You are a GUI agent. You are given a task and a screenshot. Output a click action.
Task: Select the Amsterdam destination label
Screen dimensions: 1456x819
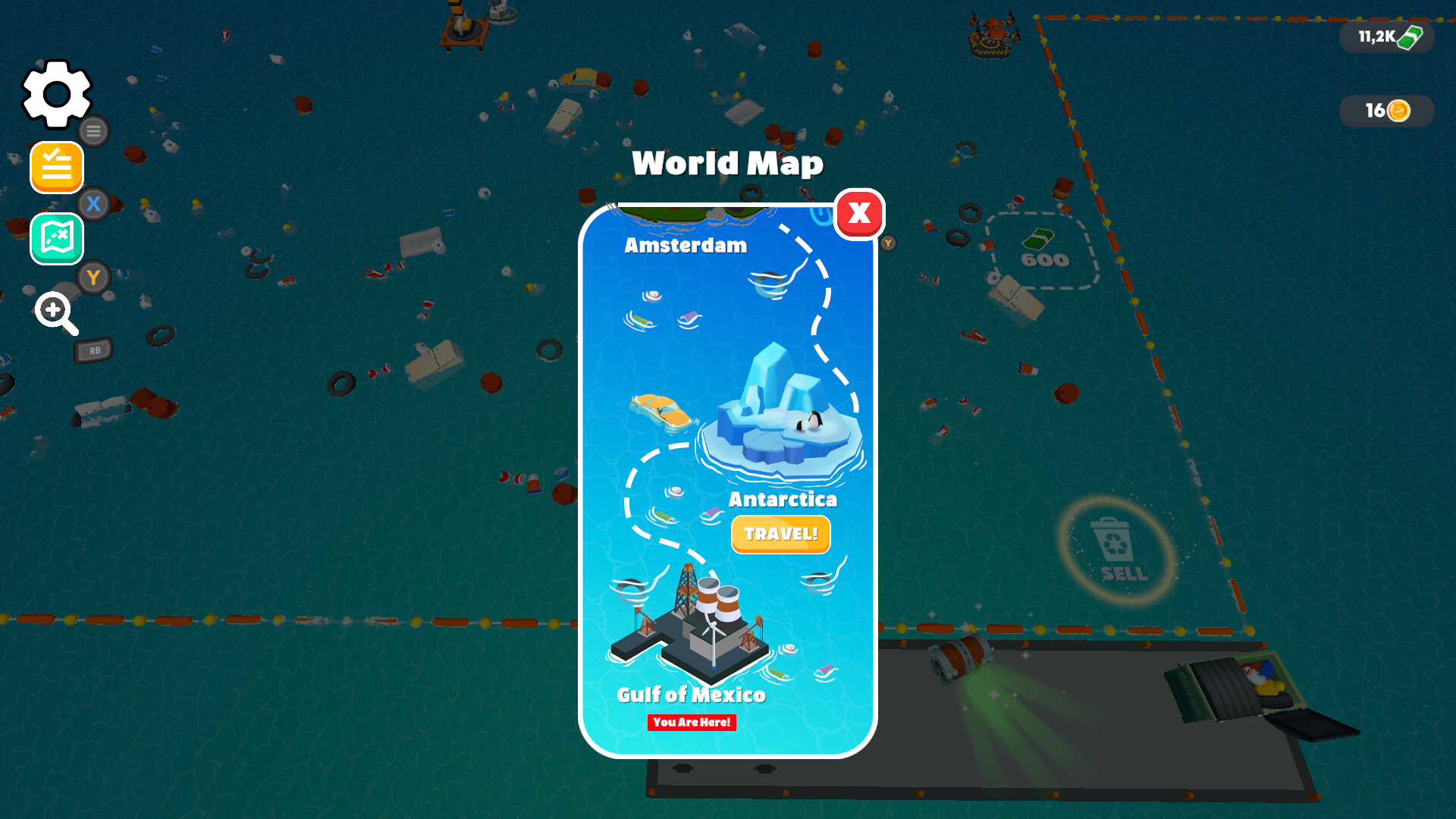point(685,245)
